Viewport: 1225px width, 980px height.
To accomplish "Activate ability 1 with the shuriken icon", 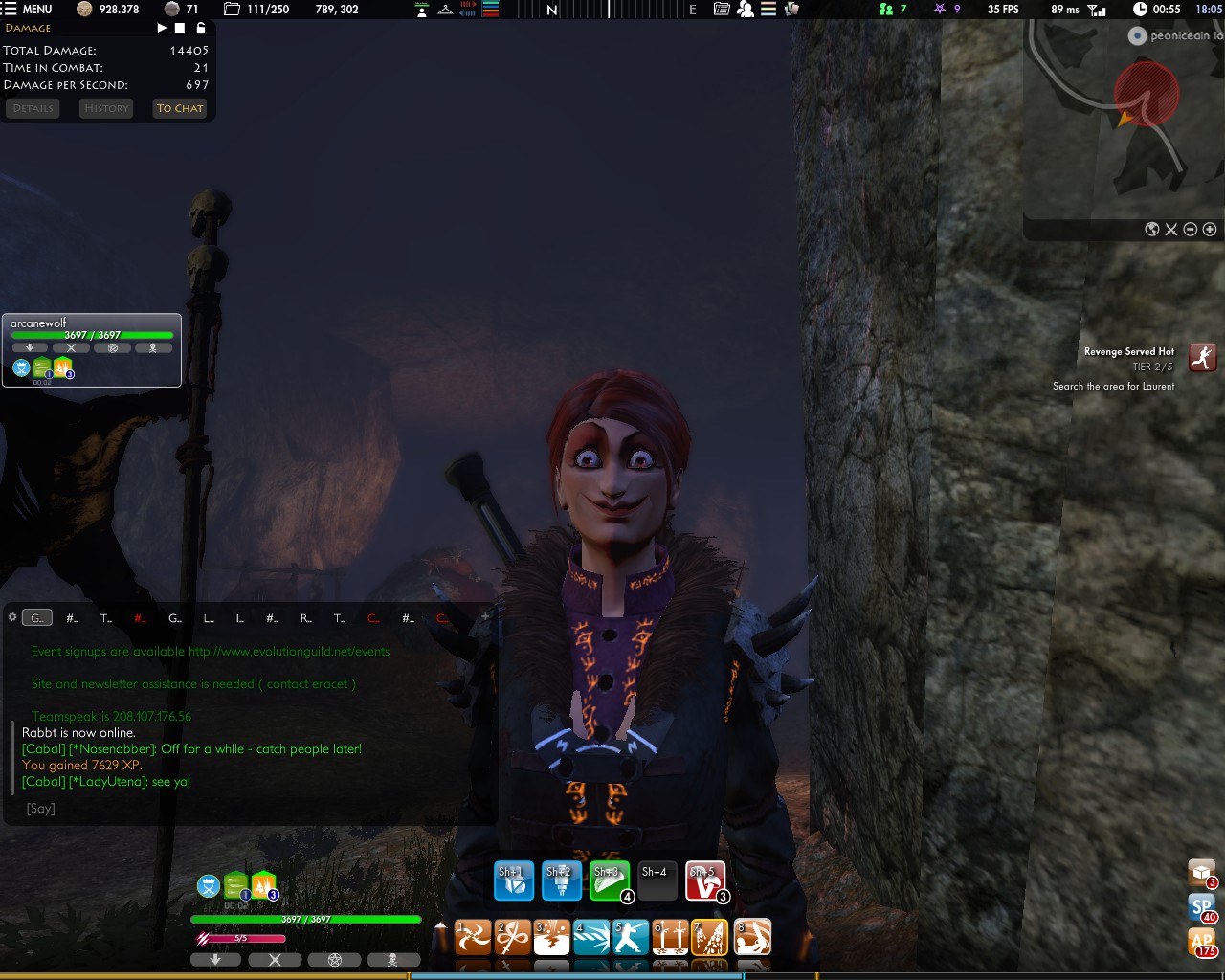I will tap(473, 938).
